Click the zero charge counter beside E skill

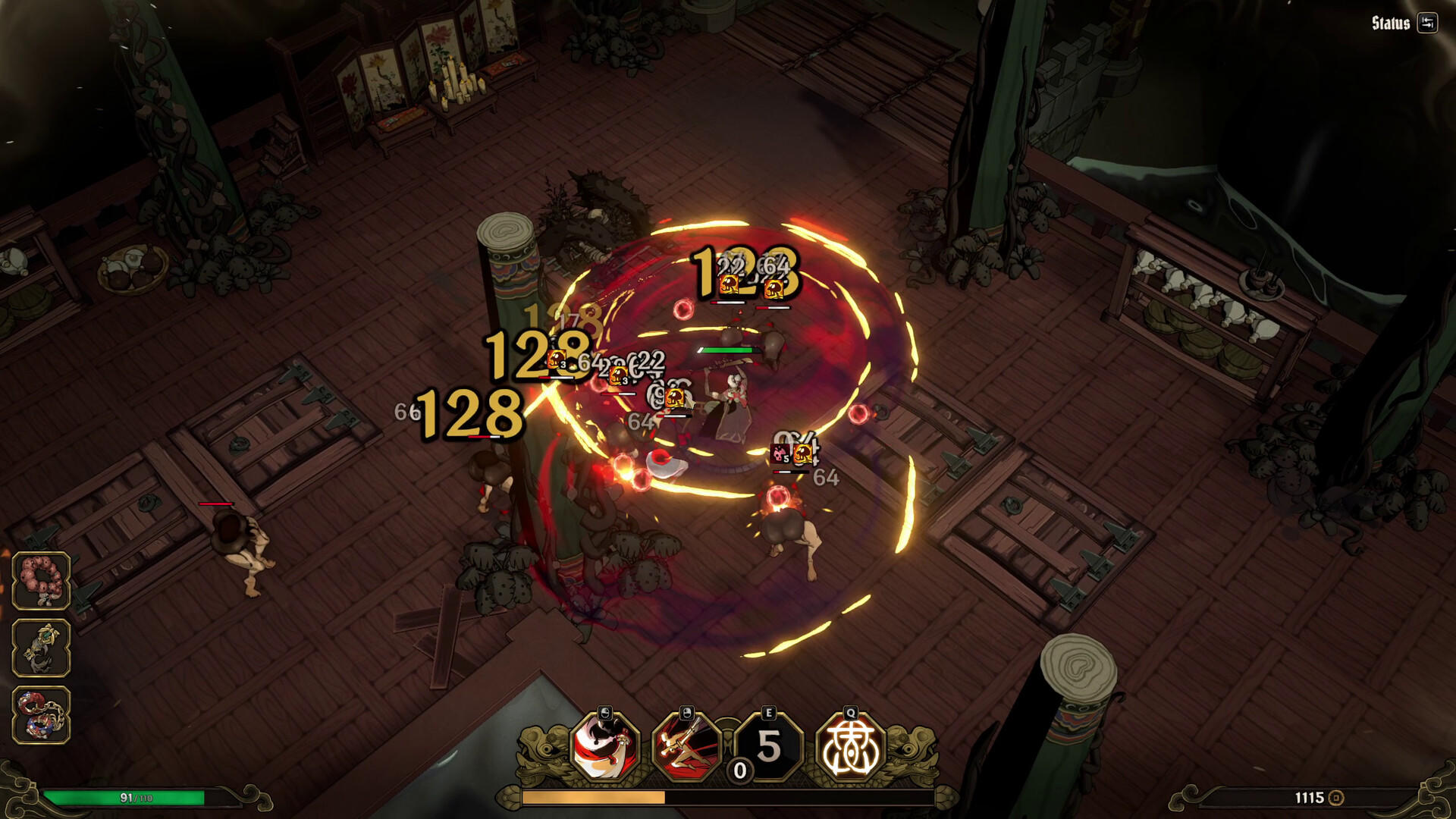[739, 770]
